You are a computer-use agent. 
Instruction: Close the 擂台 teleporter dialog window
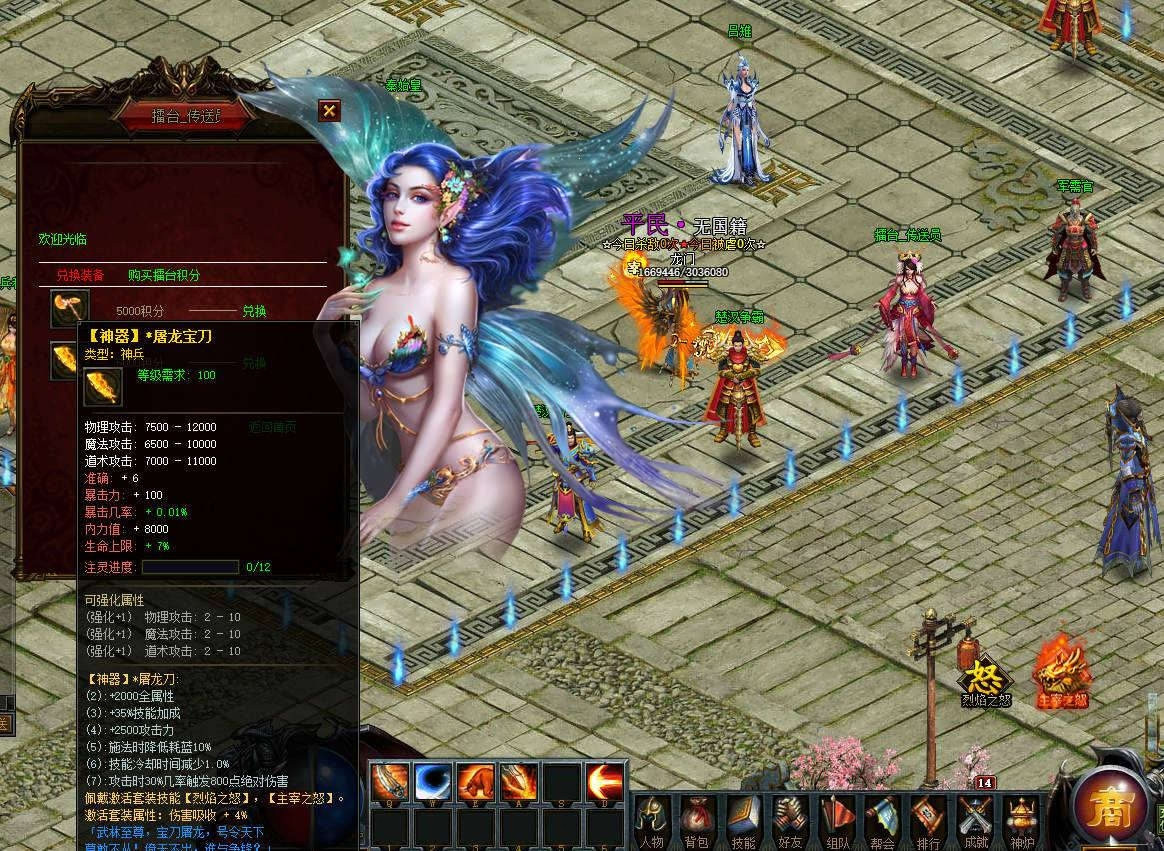(329, 111)
